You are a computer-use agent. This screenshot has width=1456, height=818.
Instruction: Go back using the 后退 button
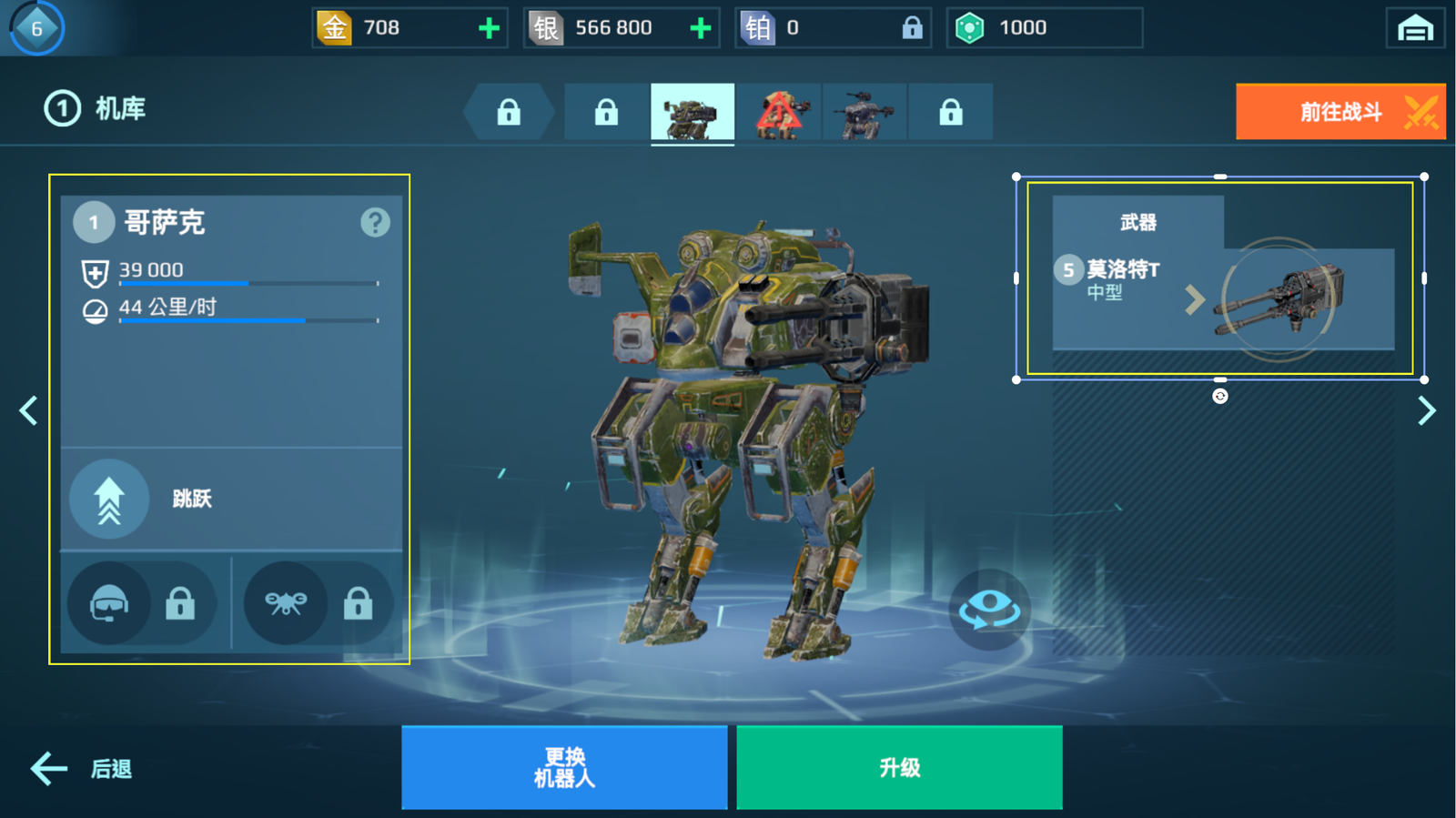point(82,769)
